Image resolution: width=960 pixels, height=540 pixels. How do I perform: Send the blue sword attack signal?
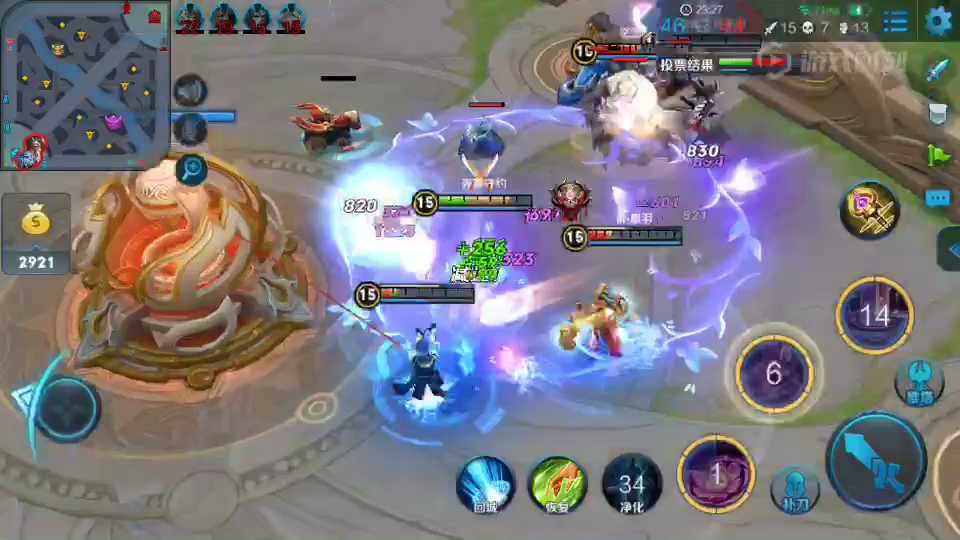(937, 70)
